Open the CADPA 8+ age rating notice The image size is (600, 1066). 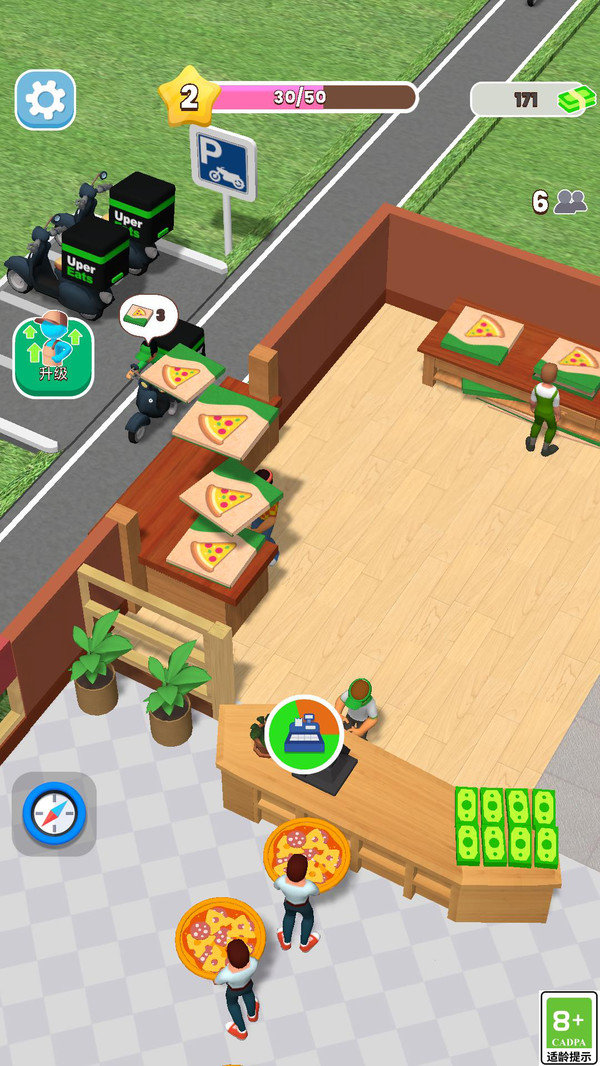click(568, 1027)
